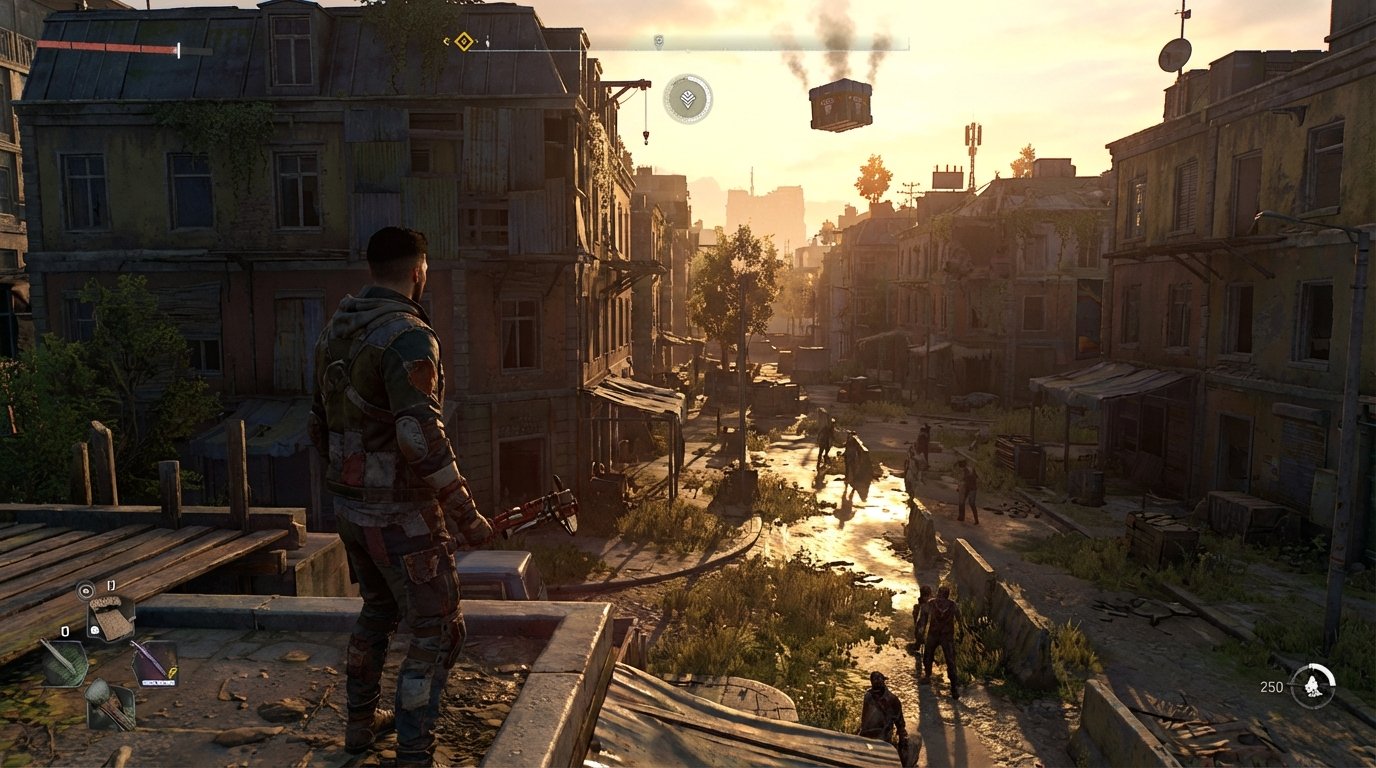Image resolution: width=1376 pixels, height=768 pixels.
Task: Click the Peacekeepers faction emblem floating in the sky
Action: tap(689, 97)
